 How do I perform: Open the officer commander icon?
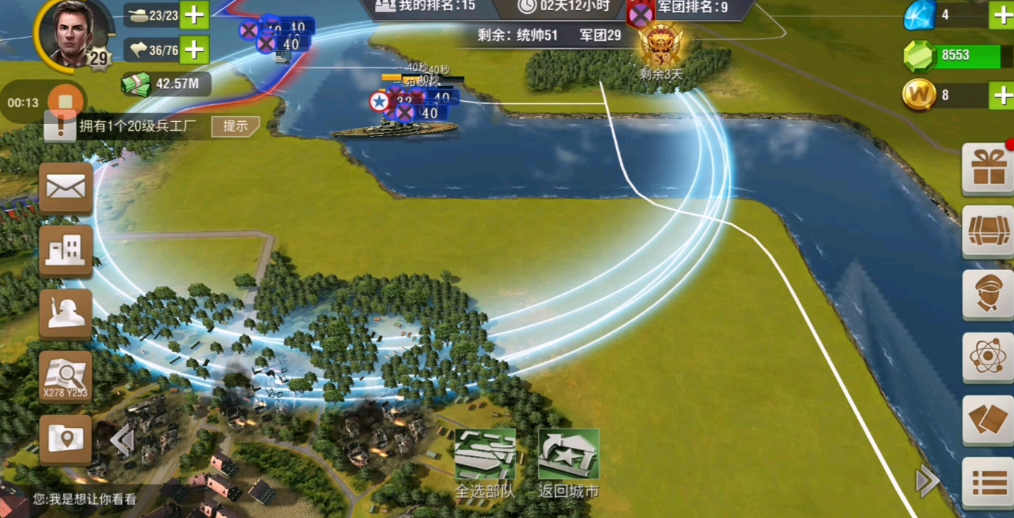(x=988, y=294)
